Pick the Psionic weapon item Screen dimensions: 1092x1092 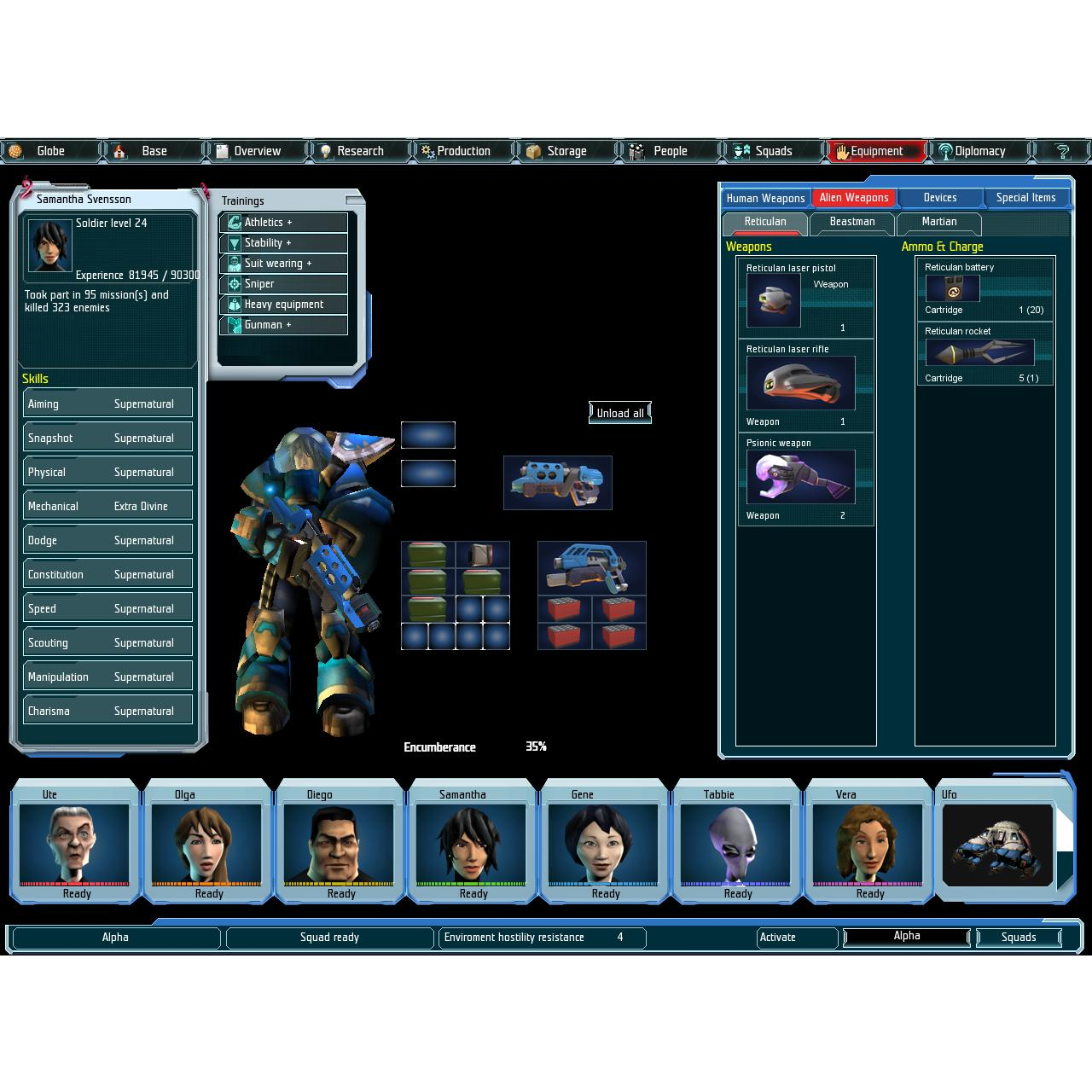click(x=800, y=477)
